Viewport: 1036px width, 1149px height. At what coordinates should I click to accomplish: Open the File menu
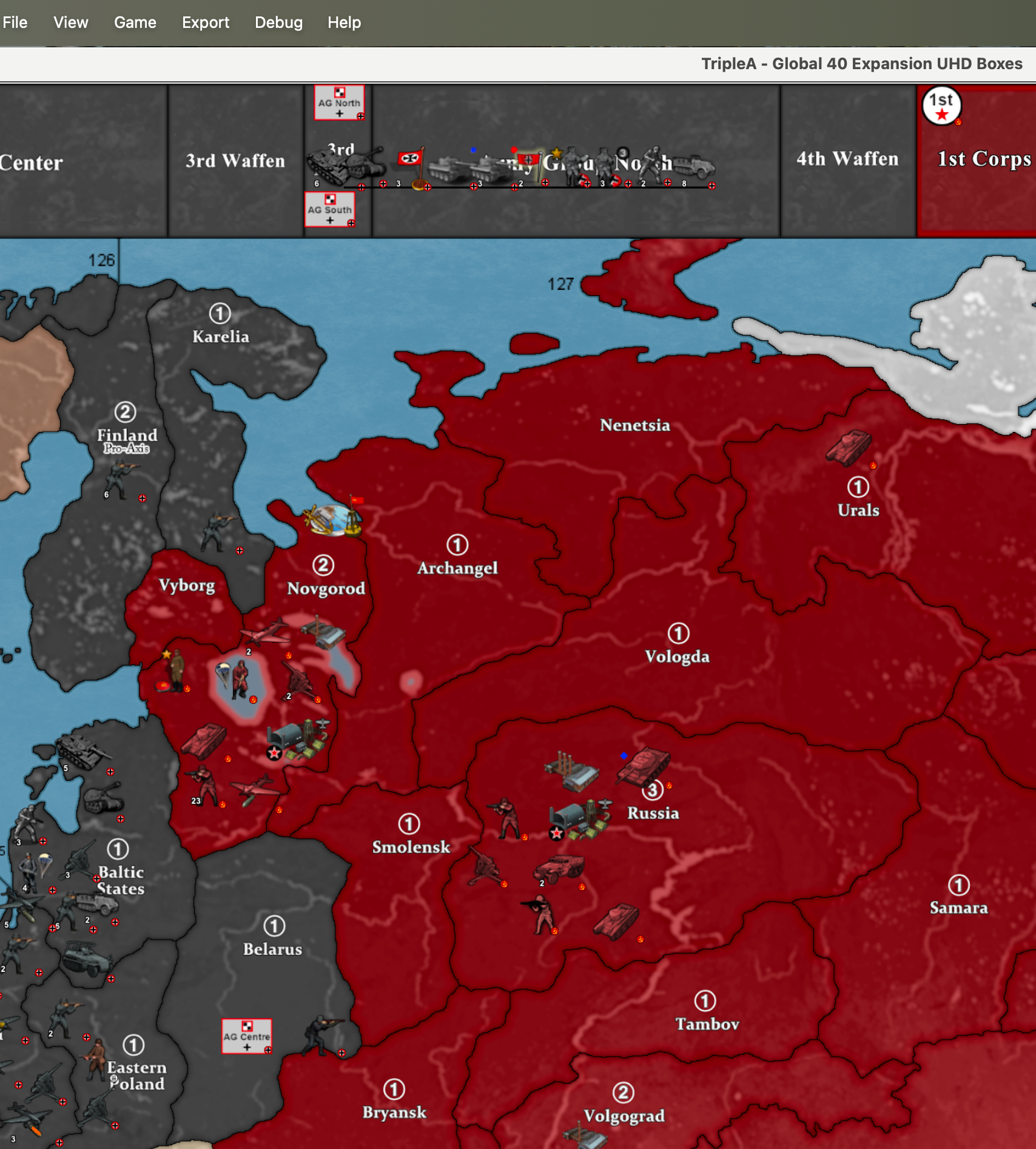[x=15, y=22]
